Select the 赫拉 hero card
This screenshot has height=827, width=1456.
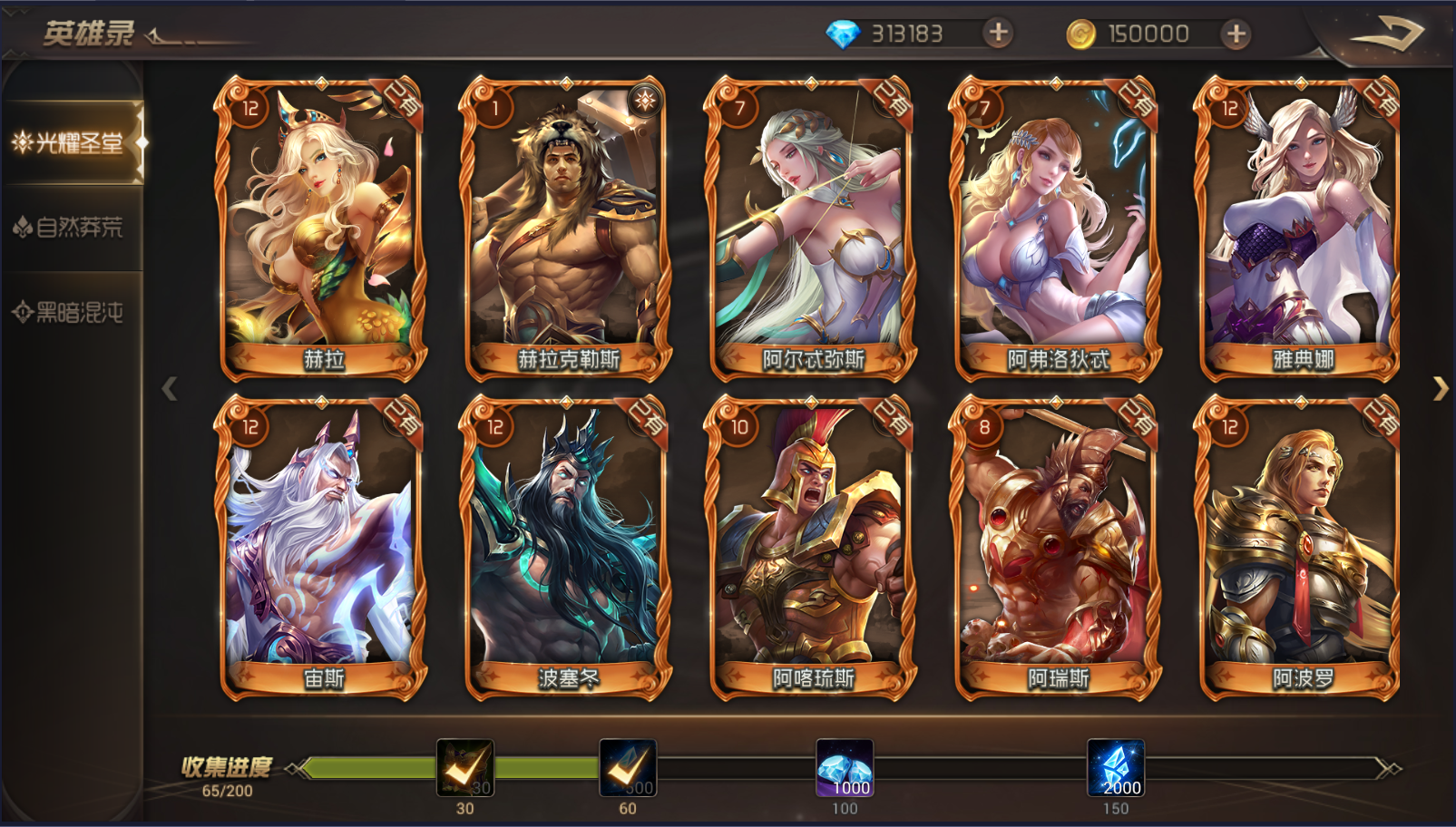[321, 227]
